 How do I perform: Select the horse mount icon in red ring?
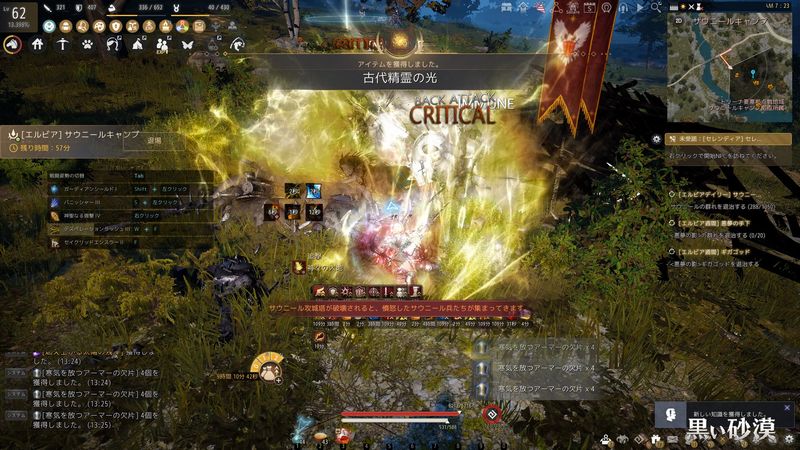click(13, 44)
